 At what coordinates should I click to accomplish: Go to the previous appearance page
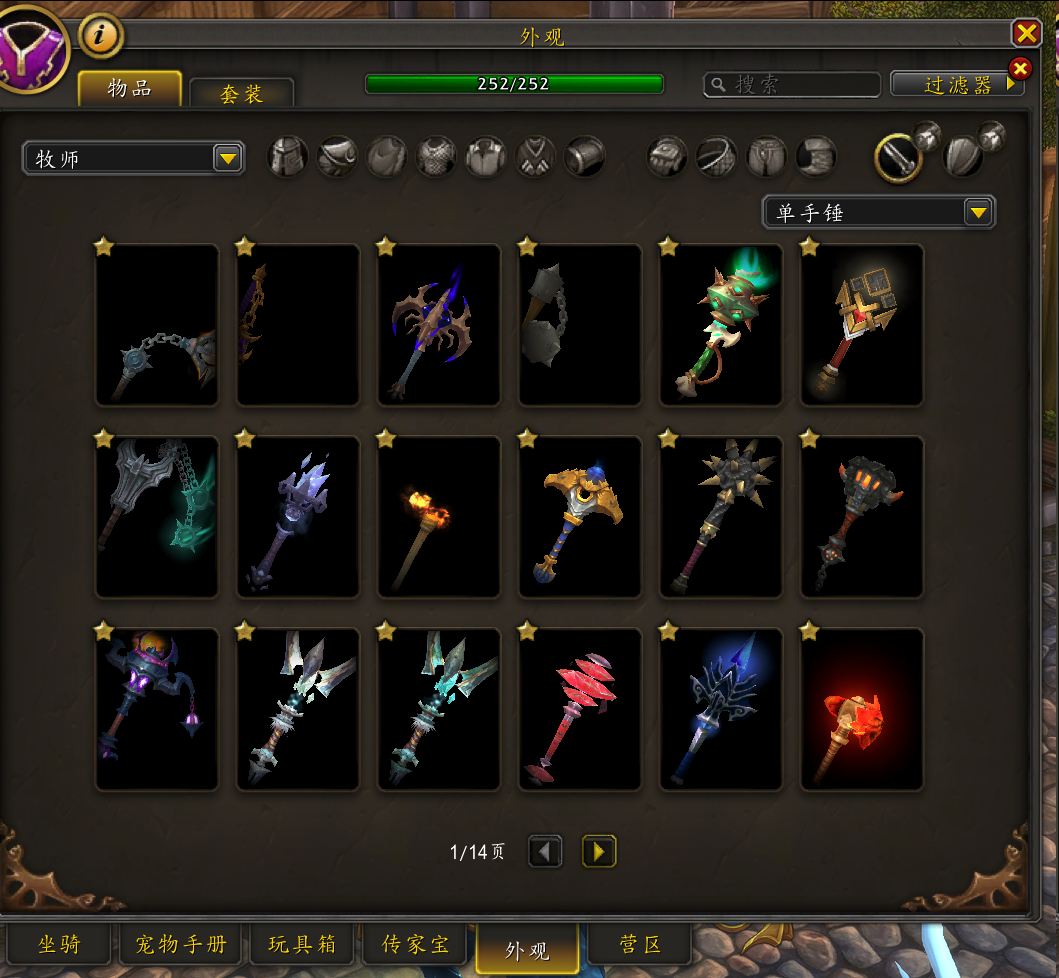pos(545,852)
